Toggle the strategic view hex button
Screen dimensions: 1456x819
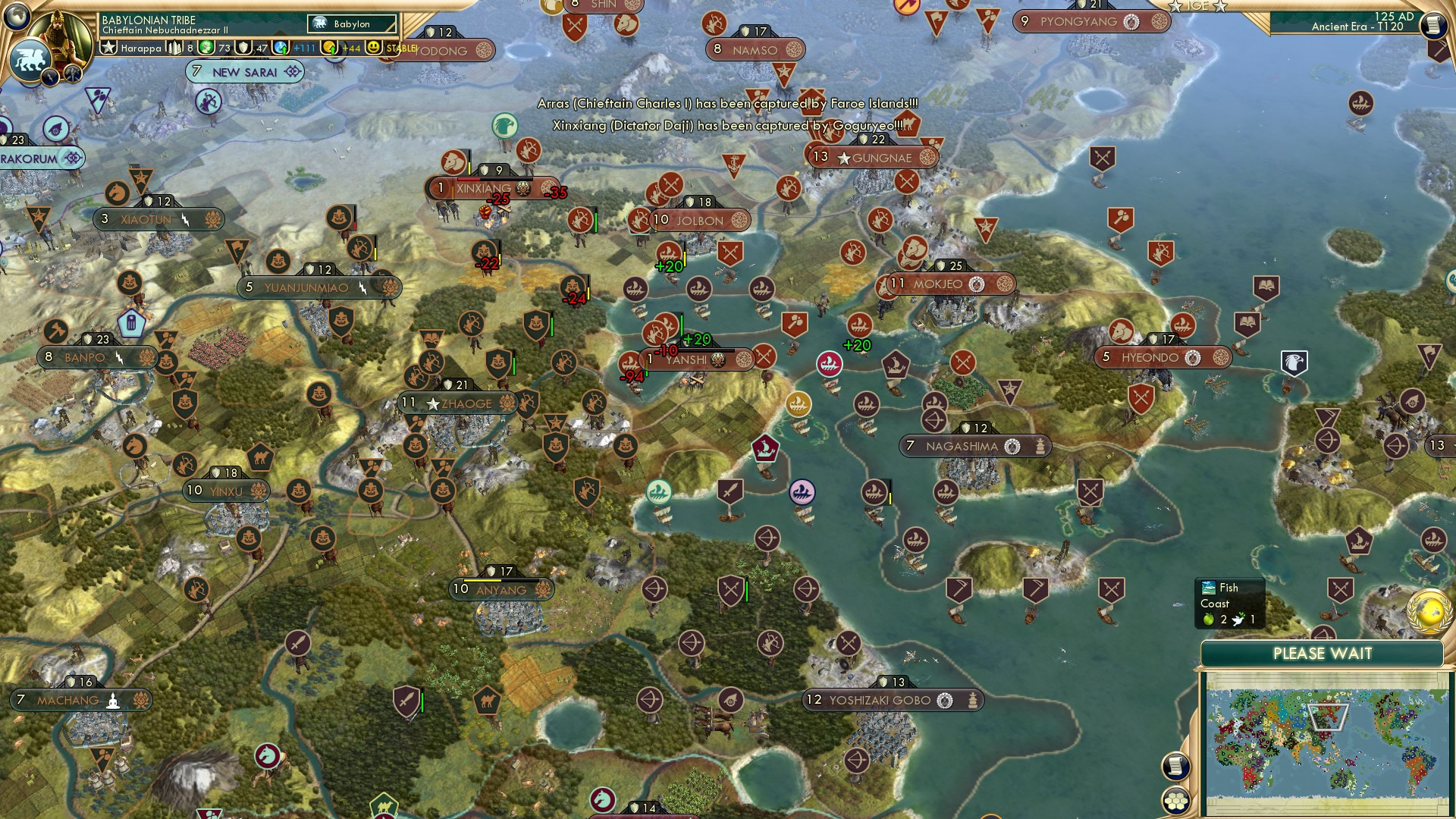point(1175,802)
